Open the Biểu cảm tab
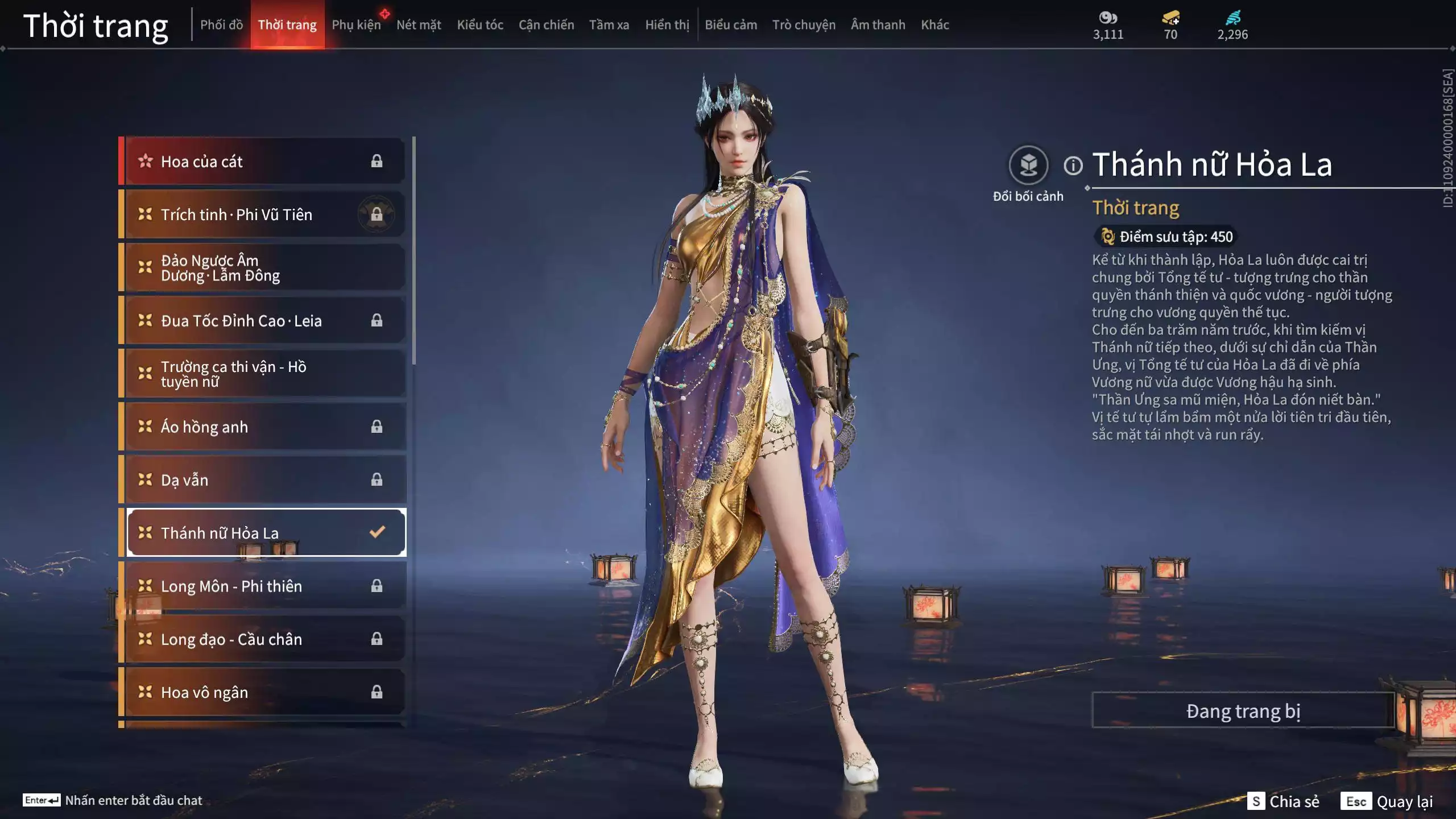 pyautogui.click(x=731, y=24)
